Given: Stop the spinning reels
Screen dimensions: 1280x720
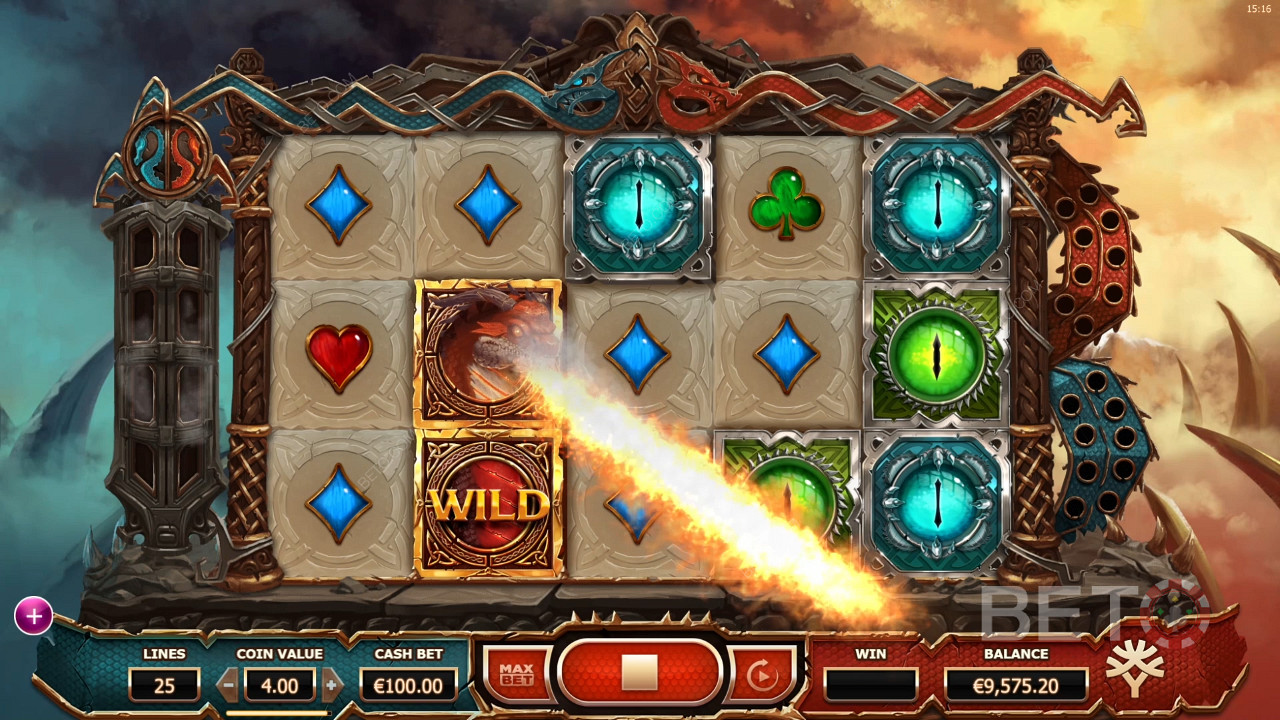Looking at the screenshot, I should click(639, 673).
